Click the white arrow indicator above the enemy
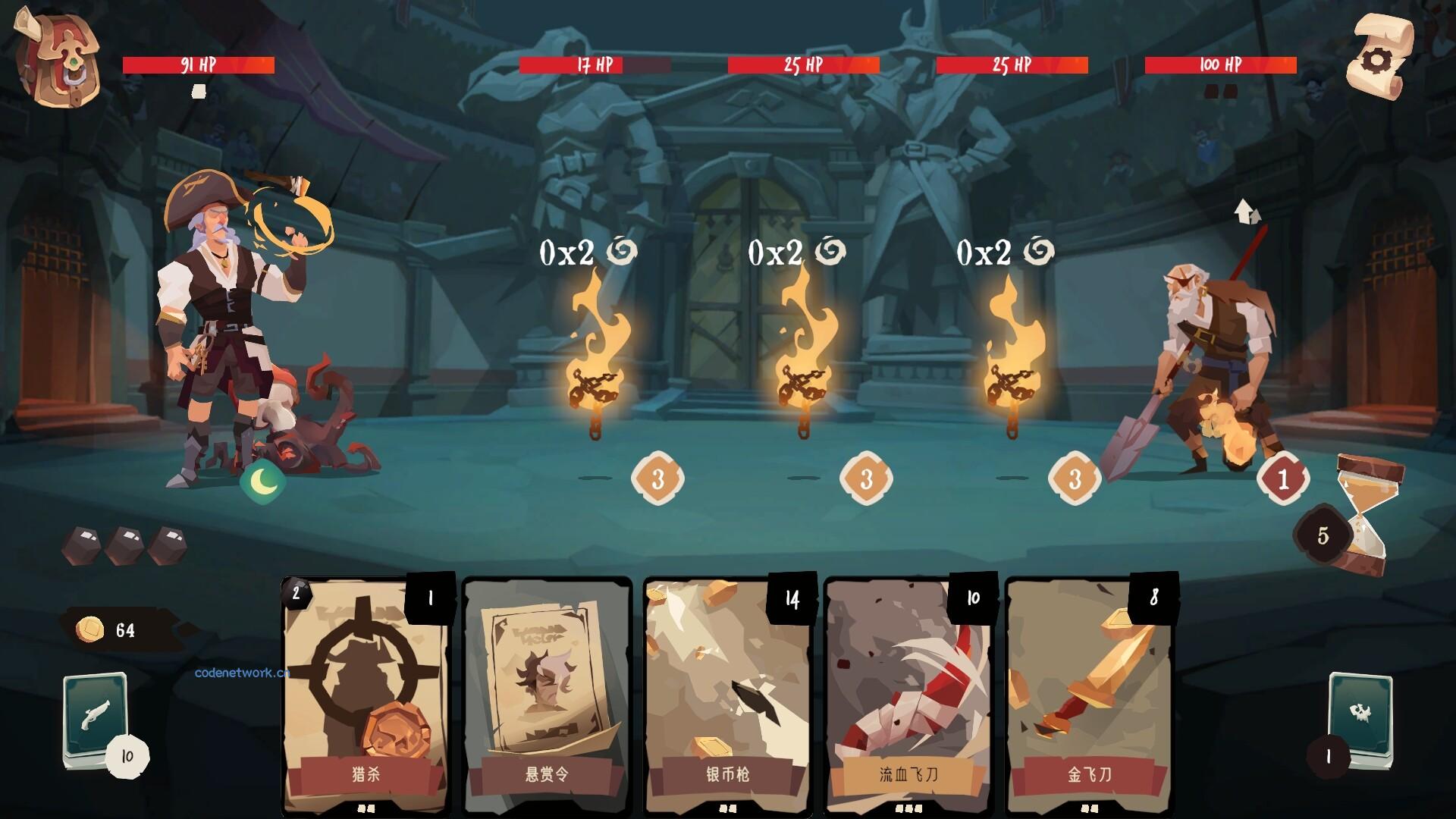The image size is (1456, 819). click(1246, 210)
